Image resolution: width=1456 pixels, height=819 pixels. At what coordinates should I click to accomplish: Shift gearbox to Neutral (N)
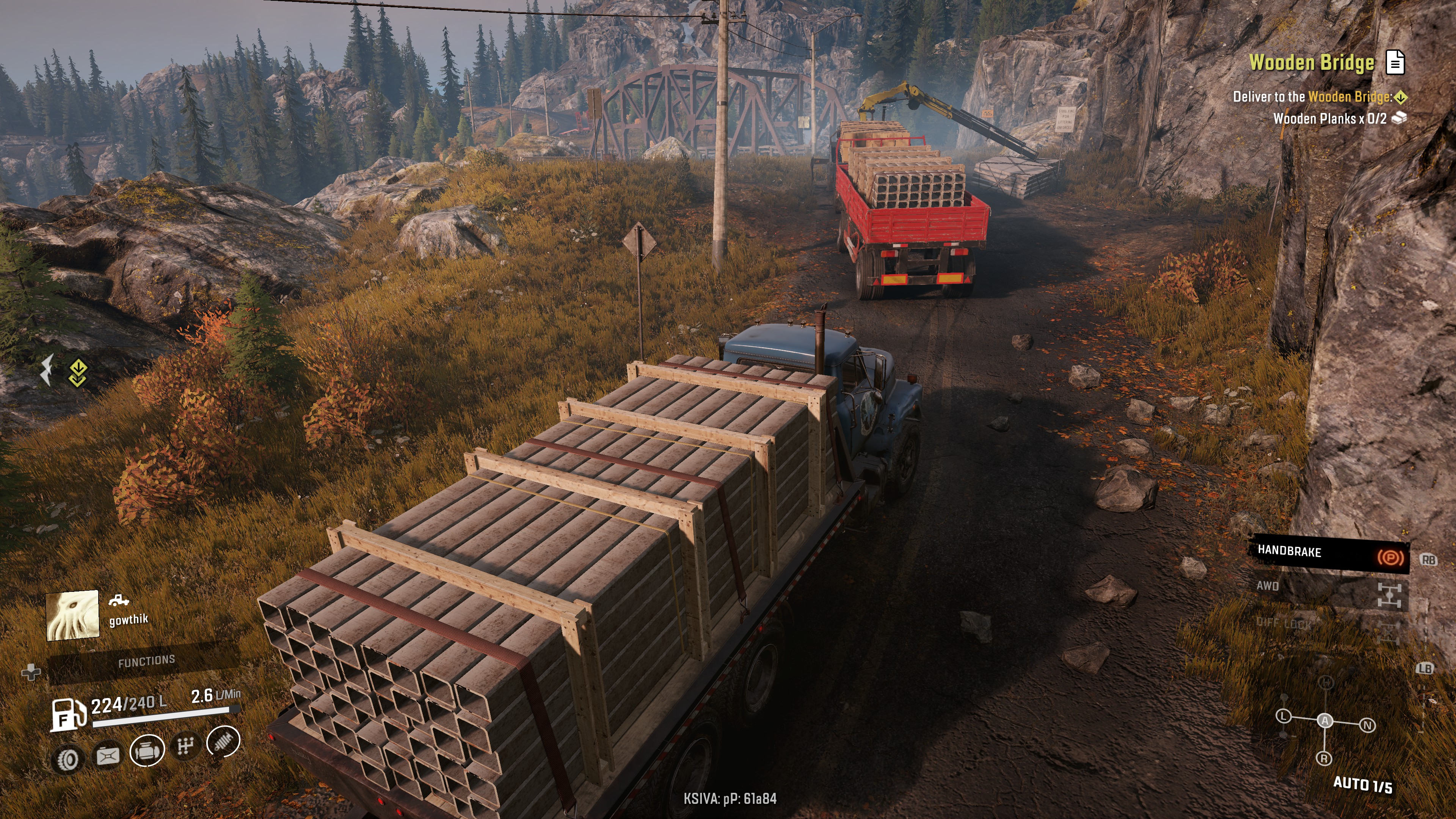pos(1367,725)
